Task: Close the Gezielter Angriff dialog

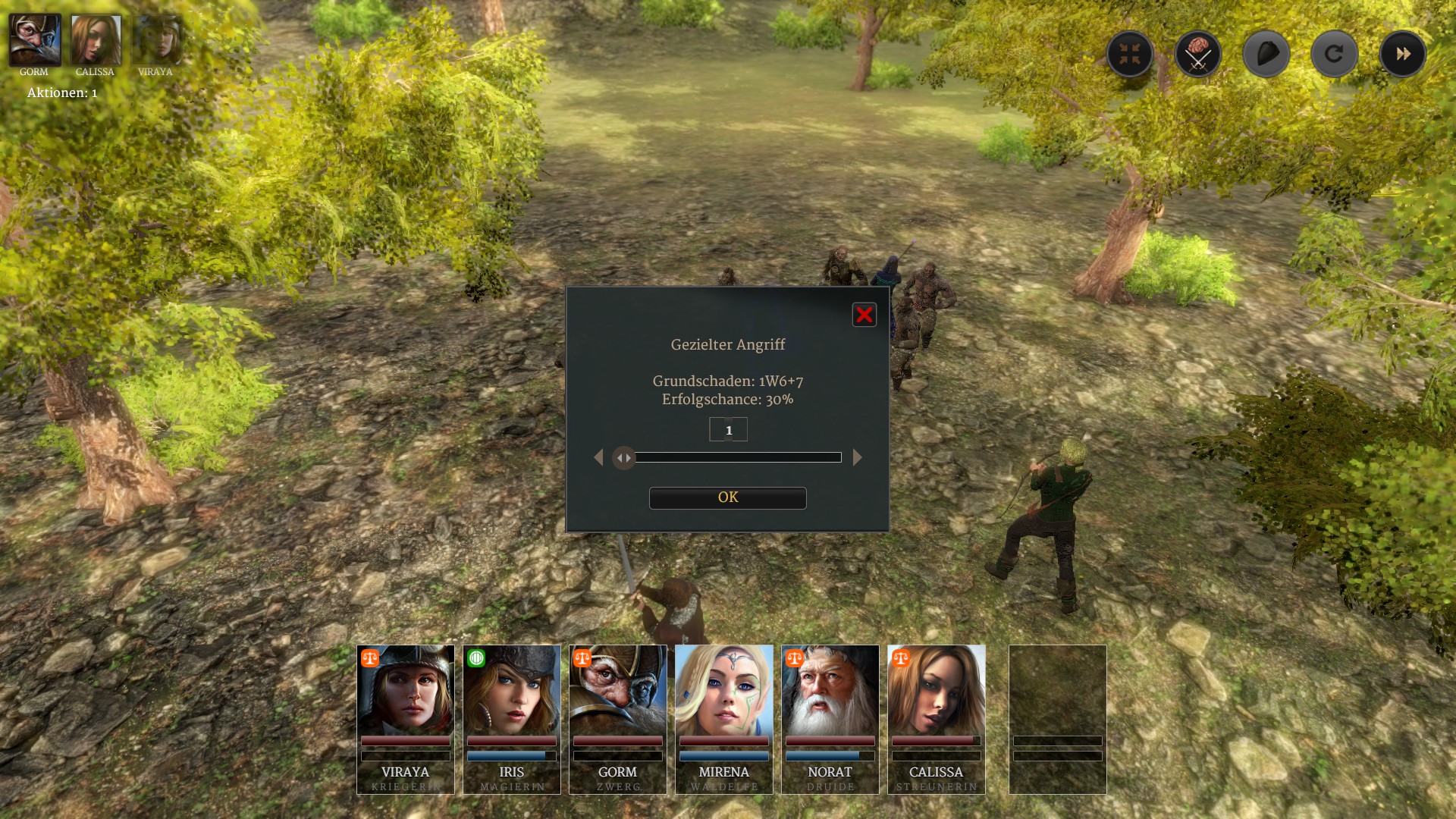Action: pos(864,315)
